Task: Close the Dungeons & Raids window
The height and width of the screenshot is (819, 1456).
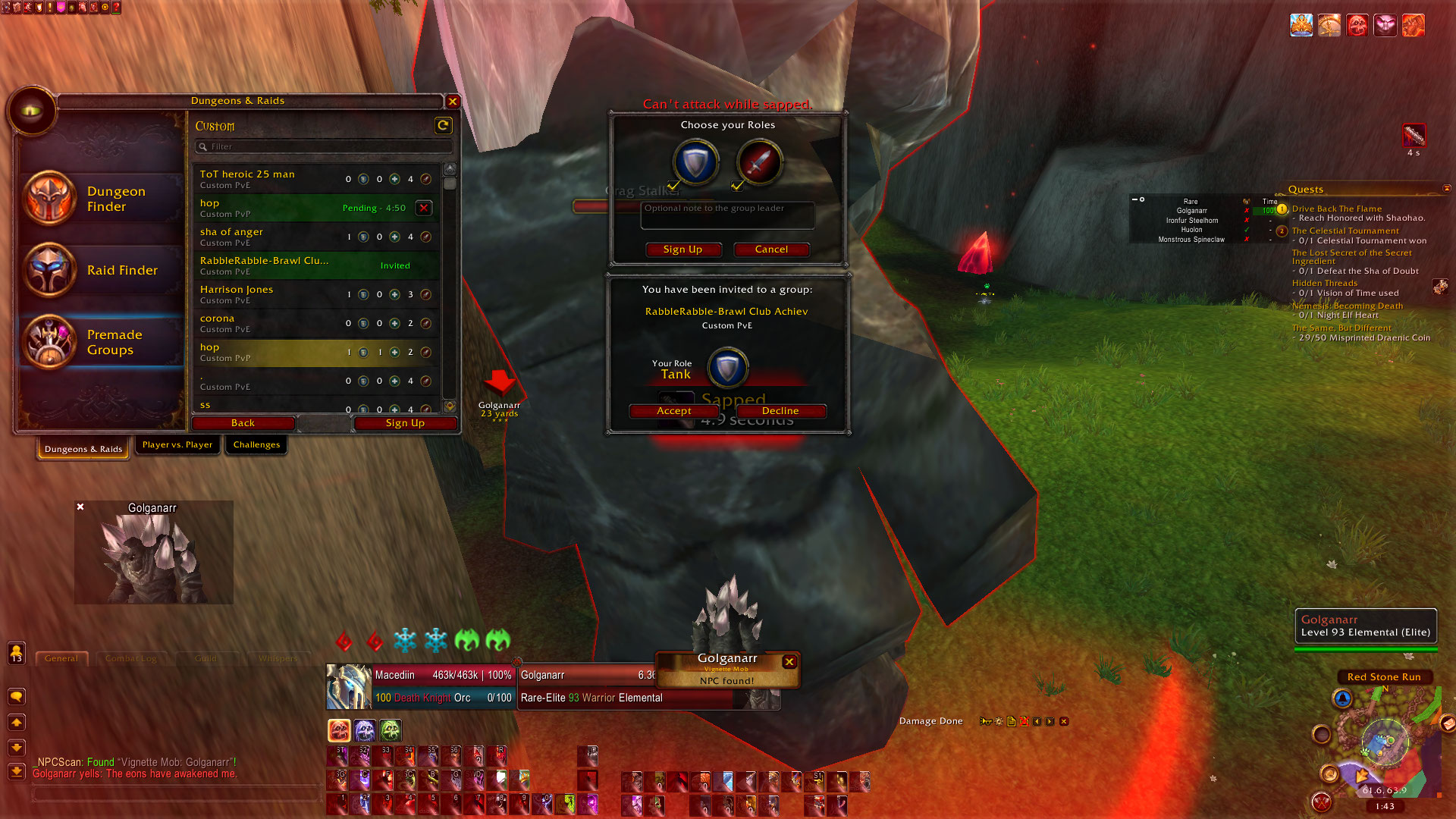Action: (x=453, y=101)
